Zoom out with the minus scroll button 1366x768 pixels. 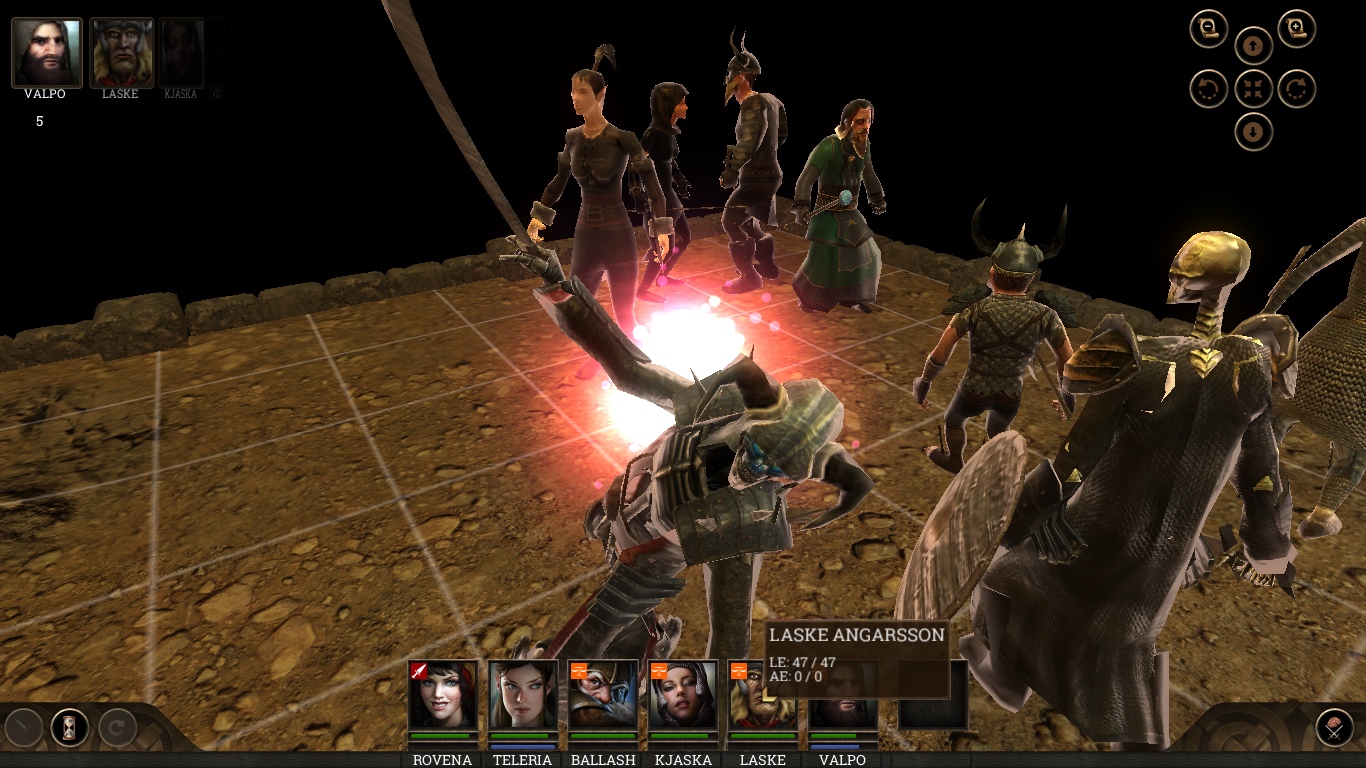[1209, 28]
